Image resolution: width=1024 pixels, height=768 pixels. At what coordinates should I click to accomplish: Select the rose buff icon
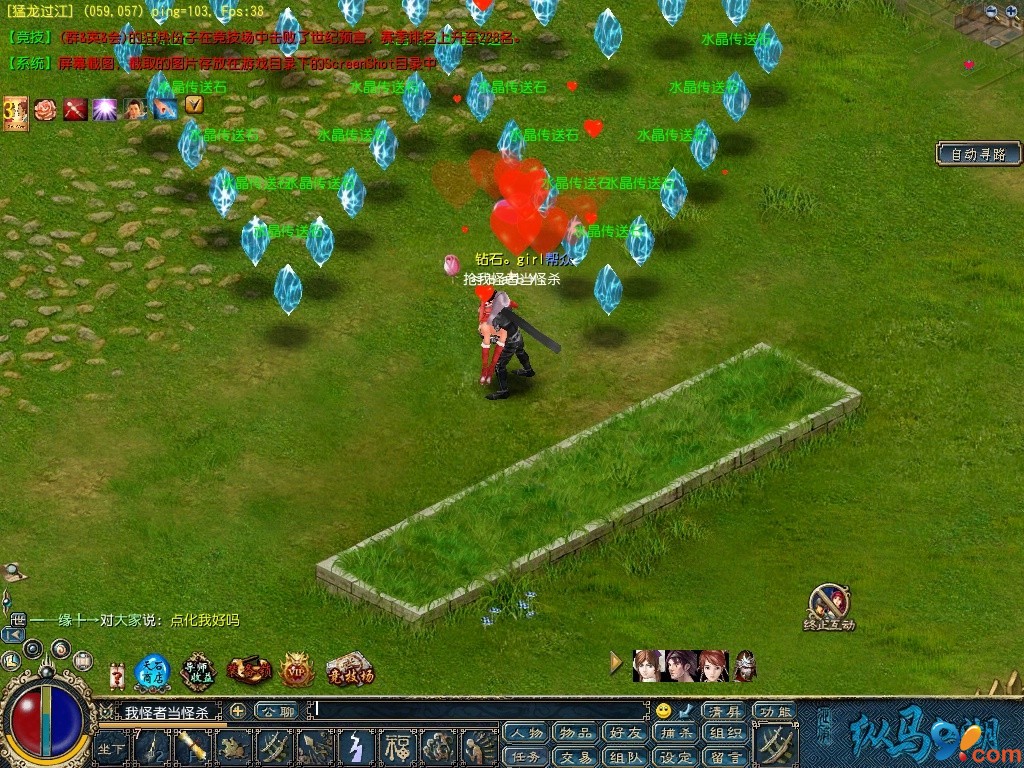tap(45, 109)
